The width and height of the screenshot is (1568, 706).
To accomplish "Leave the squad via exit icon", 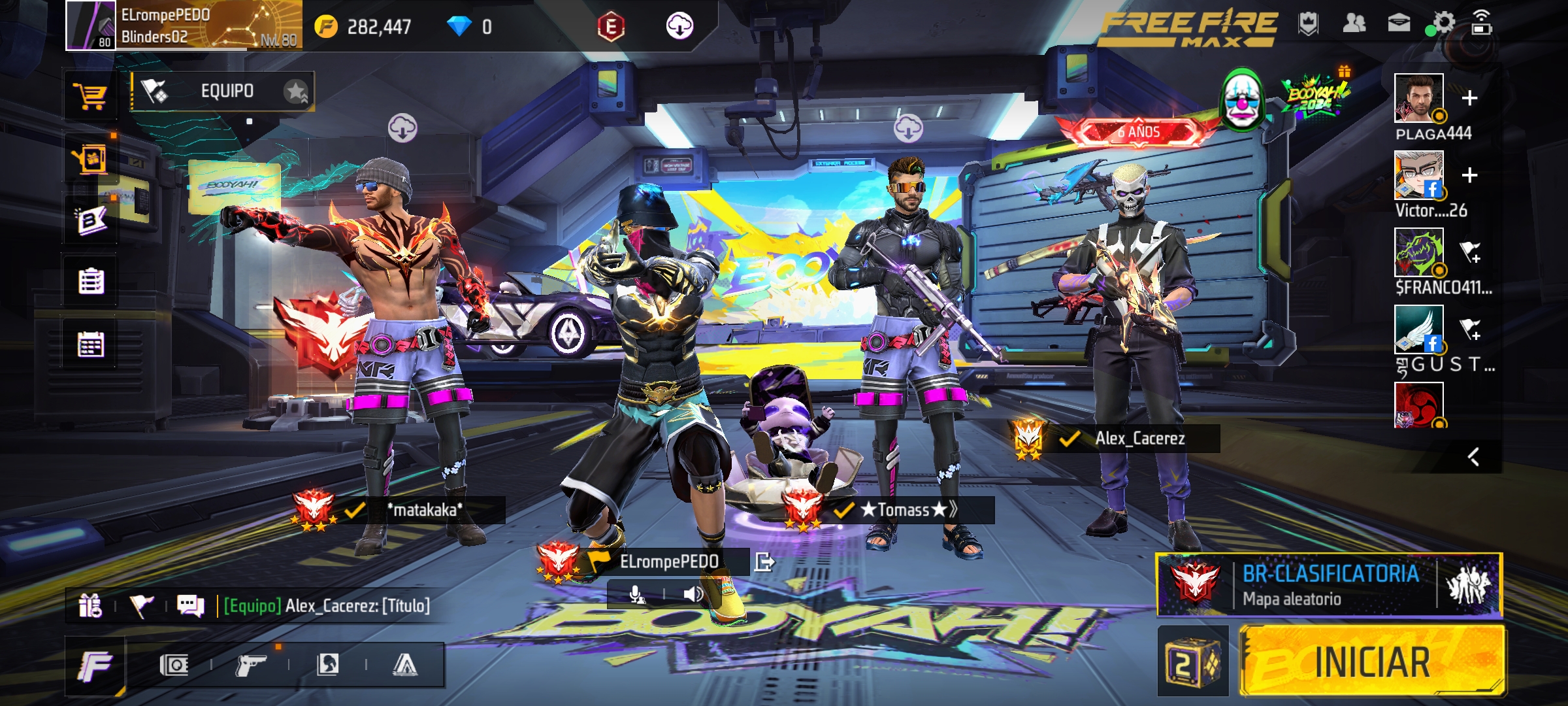I will [x=764, y=562].
